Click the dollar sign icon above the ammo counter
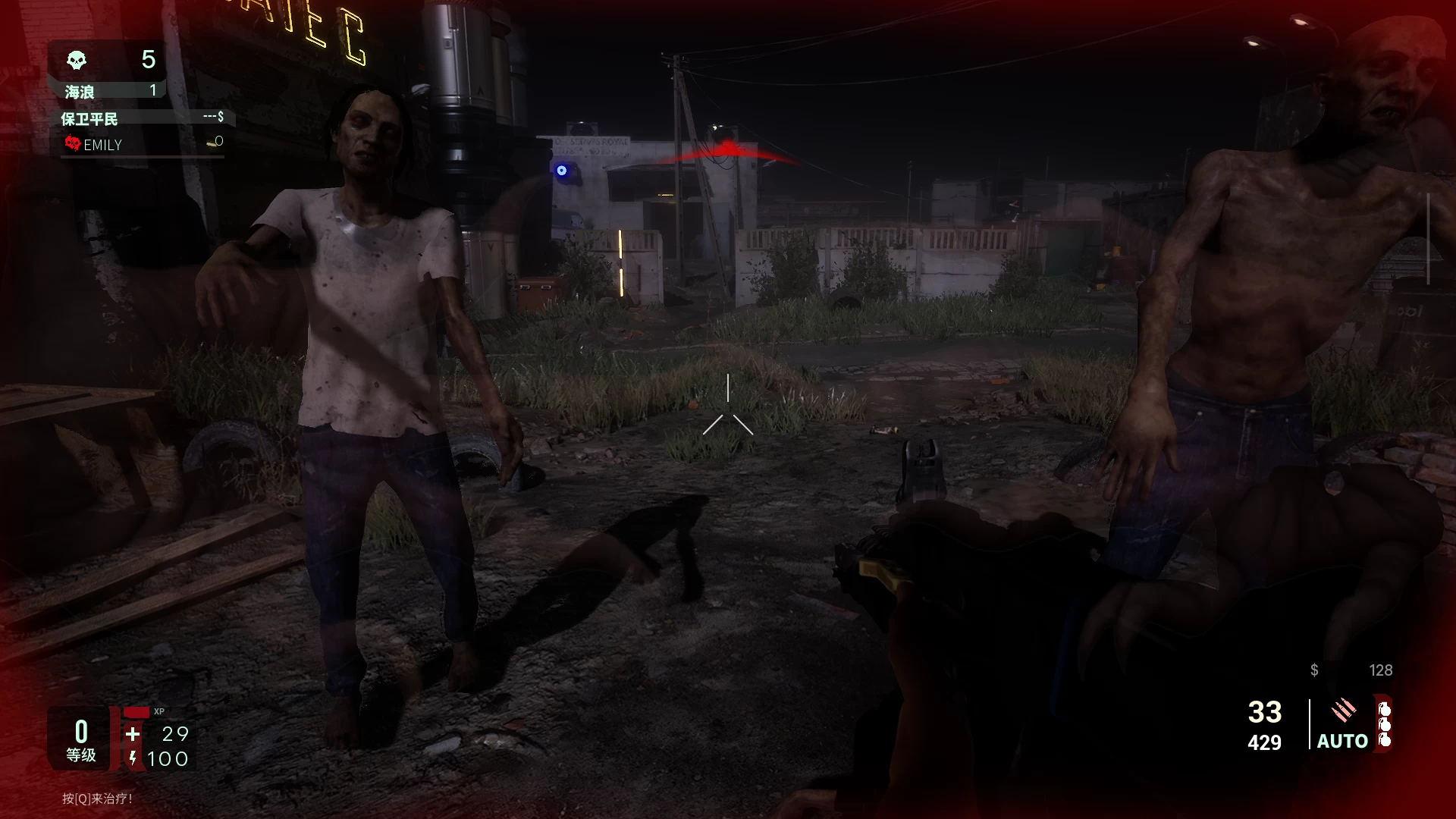The image size is (1456, 819). click(1313, 670)
